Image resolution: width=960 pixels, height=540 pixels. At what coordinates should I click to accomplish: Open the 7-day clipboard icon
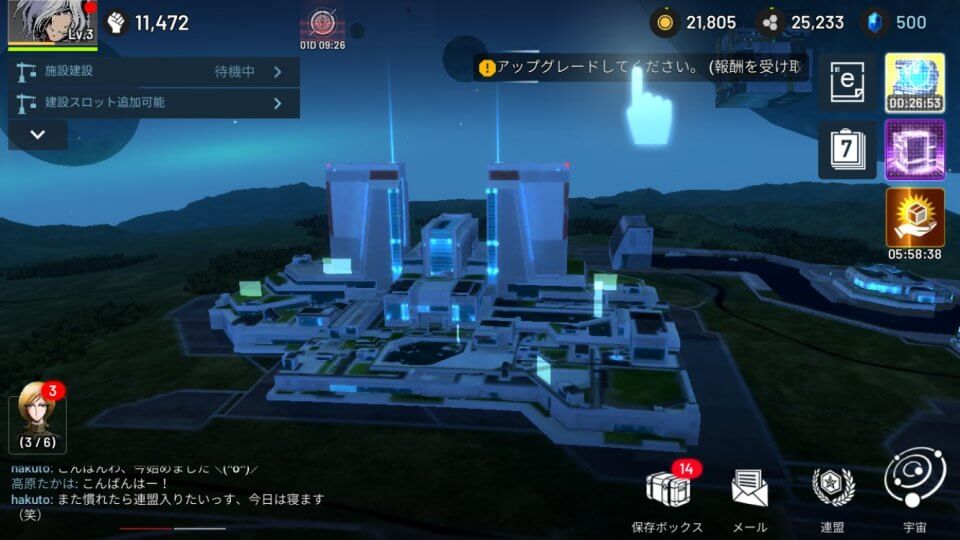pyautogui.click(x=847, y=151)
